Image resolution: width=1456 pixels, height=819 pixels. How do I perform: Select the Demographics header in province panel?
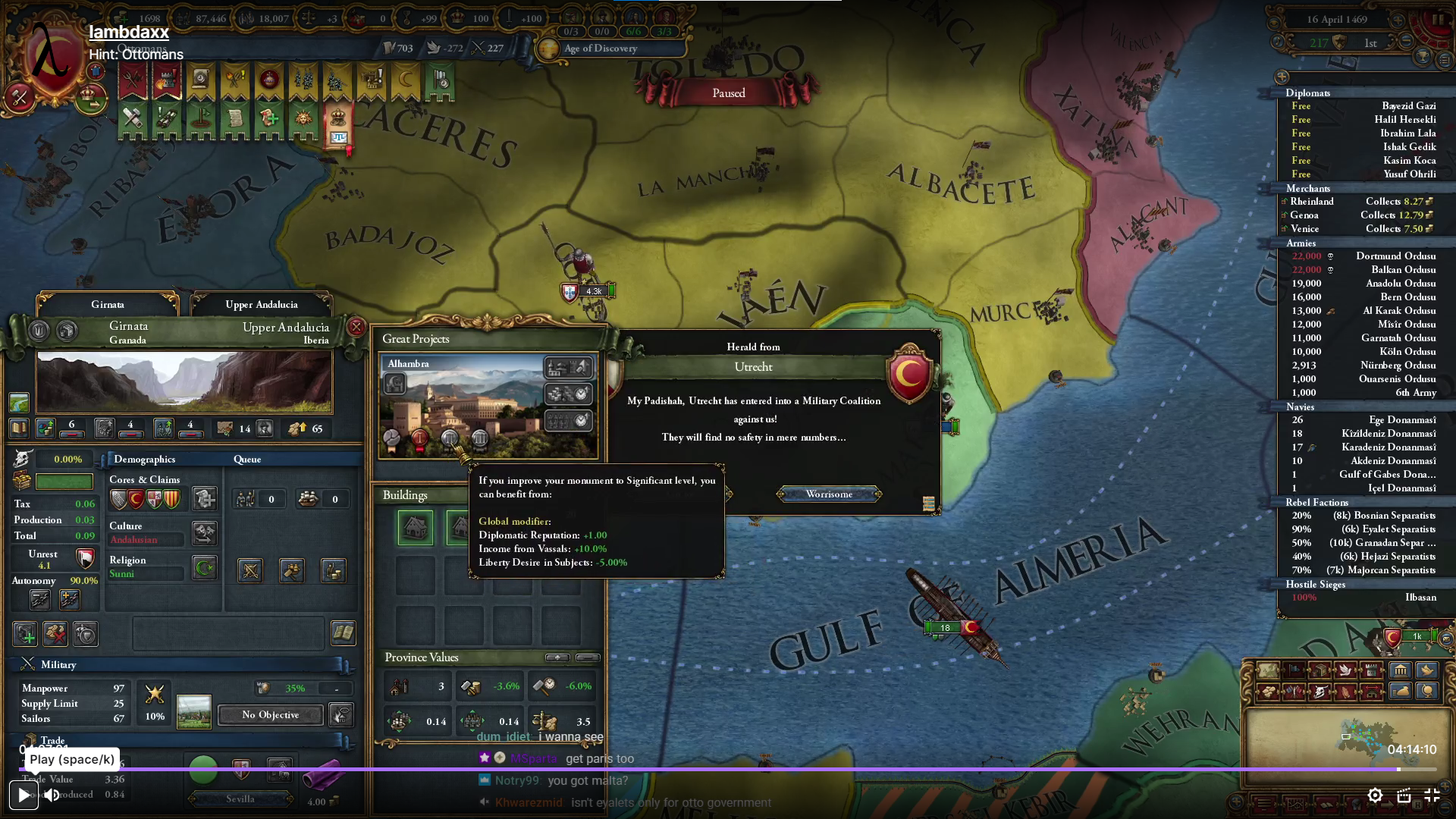pos(144,460)
